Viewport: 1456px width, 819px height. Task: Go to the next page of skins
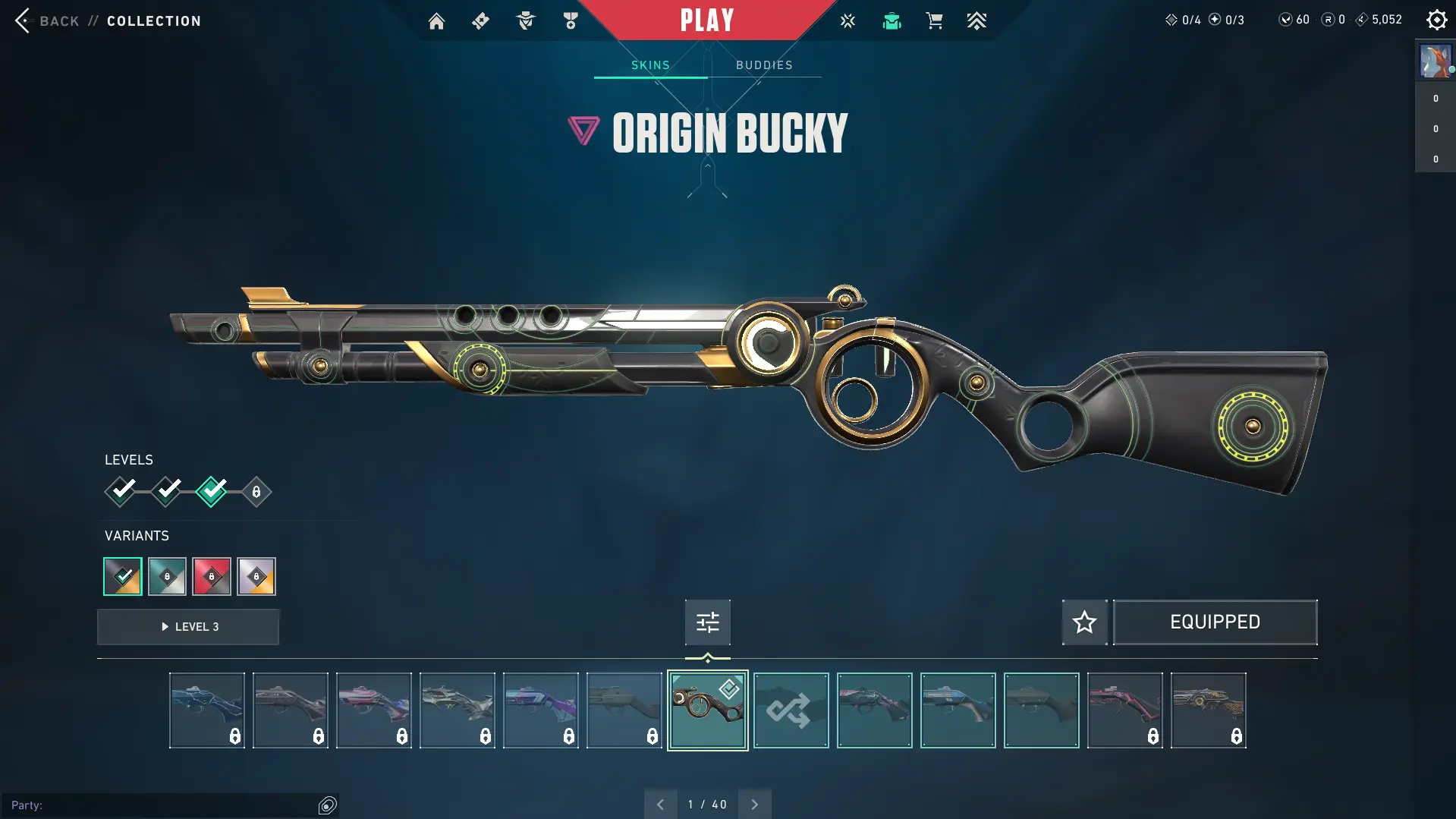(x=754, y=805)
